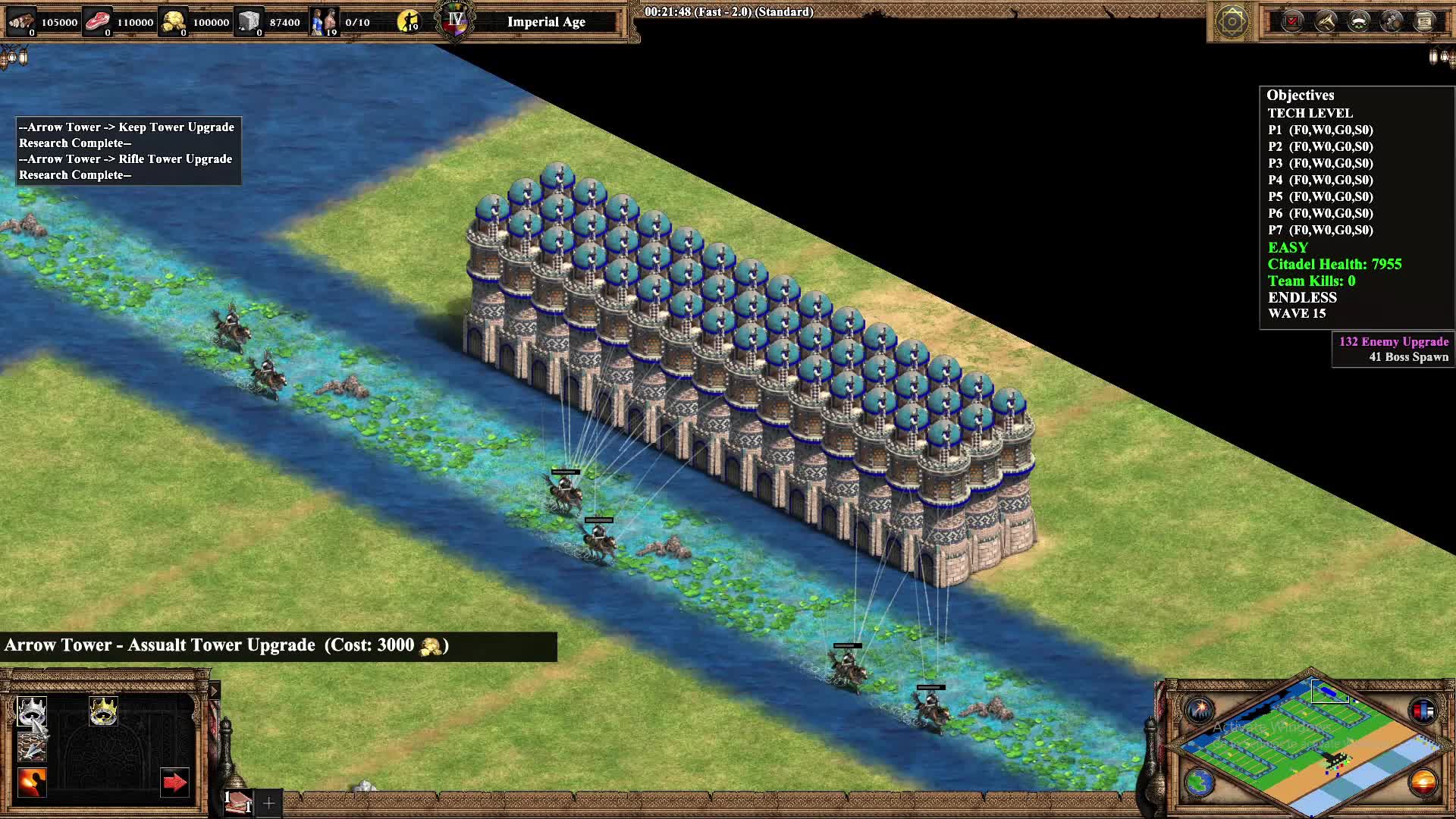This screenshot has height=819, width=1456.
Task: Select the flaming arrow upgrade icon
Action: [x=32, y=783]
